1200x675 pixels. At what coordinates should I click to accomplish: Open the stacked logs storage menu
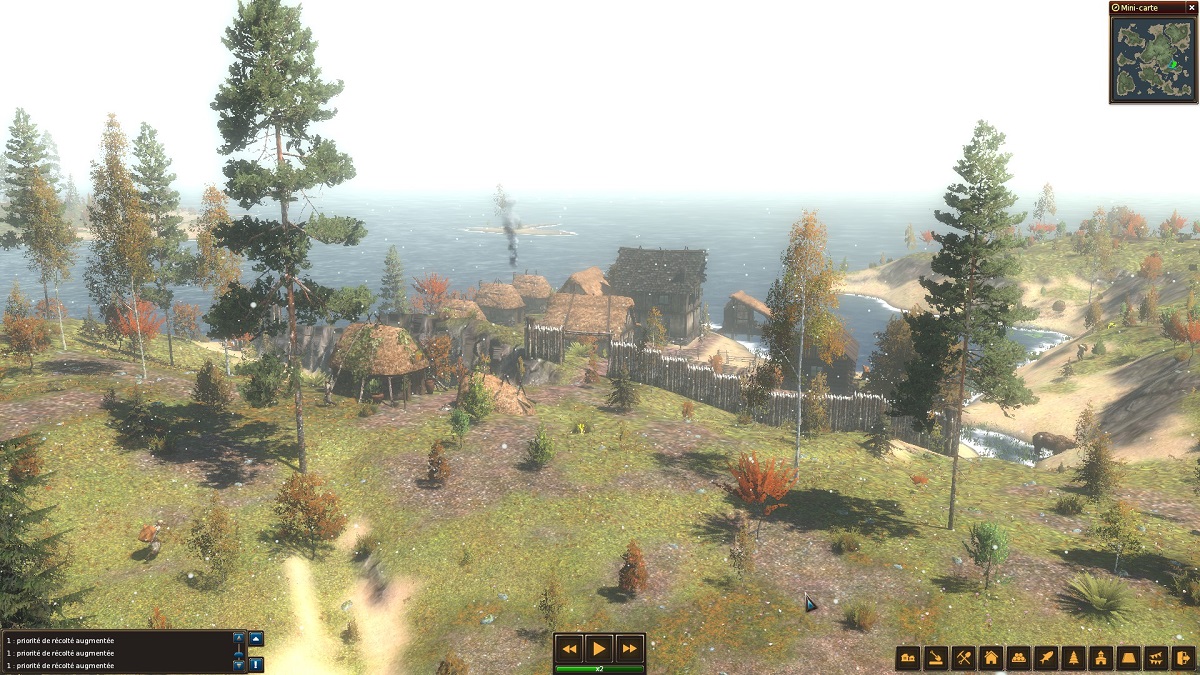point(1019,658)
